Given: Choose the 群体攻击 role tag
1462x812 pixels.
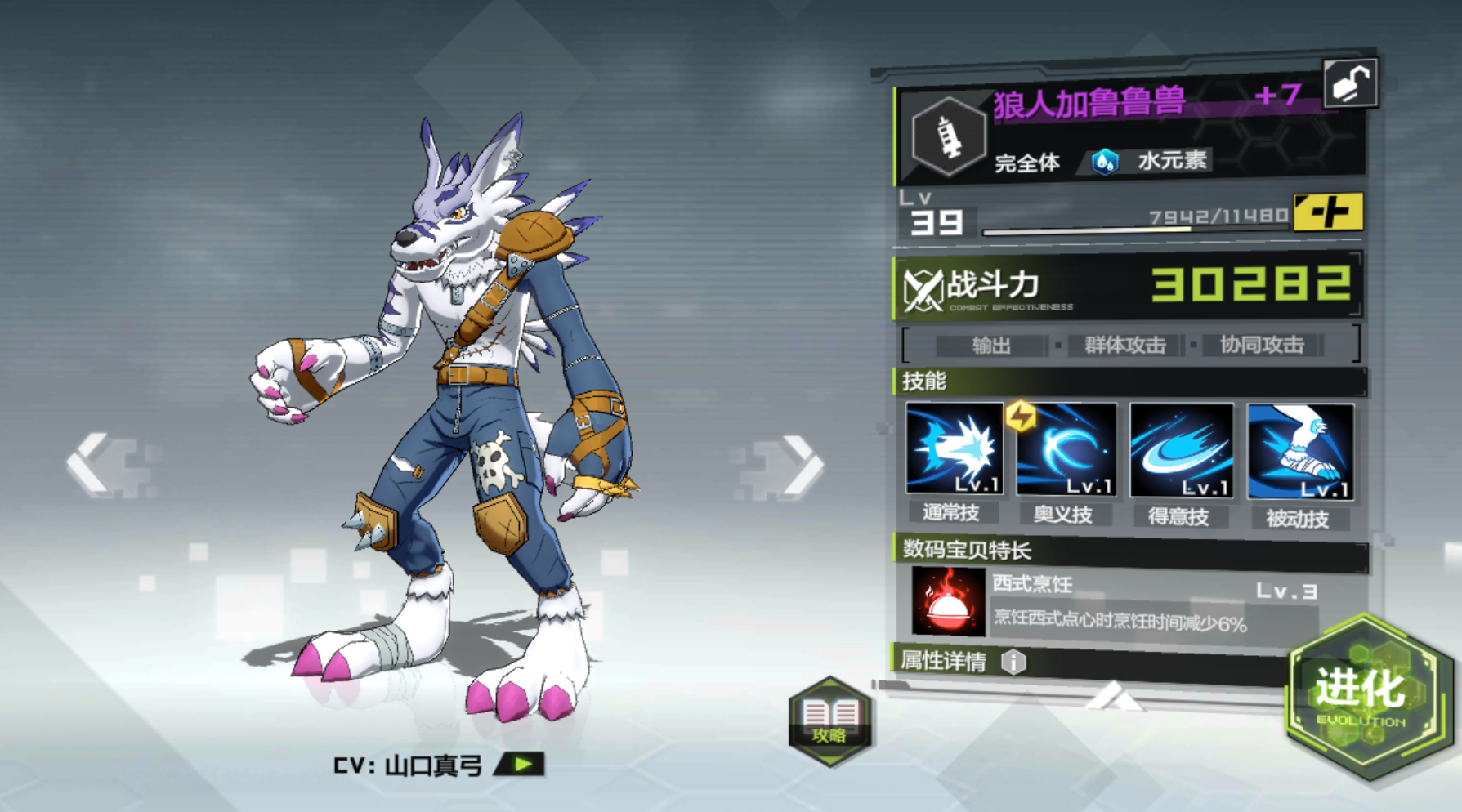Looking at the screenshot, I should pyautogui.click(x=1124, y=346).
